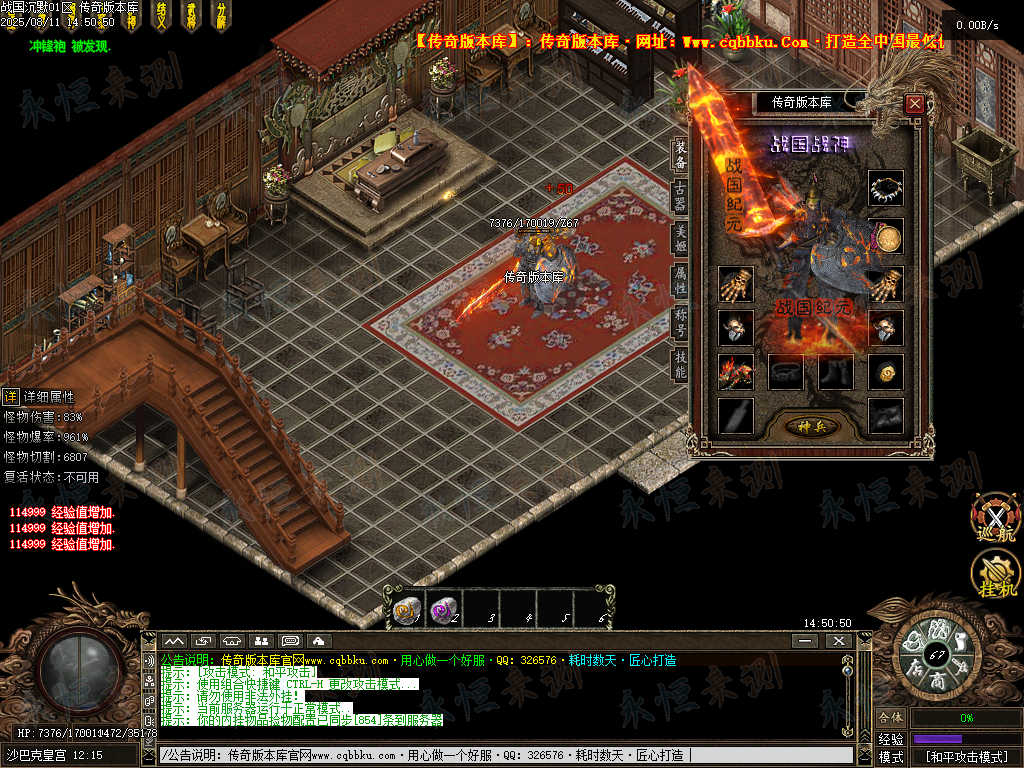Image resolution: width=1024 pixels, height=768 pixels.
Task: Switch to the 美姬 tab
Action: coord(681,239)
